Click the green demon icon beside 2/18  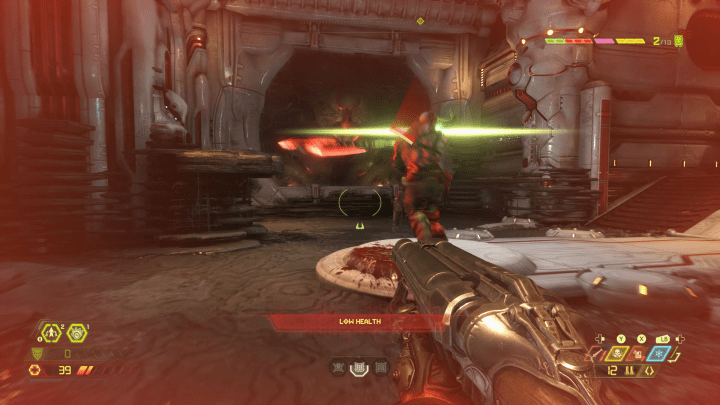click(679, 41)
